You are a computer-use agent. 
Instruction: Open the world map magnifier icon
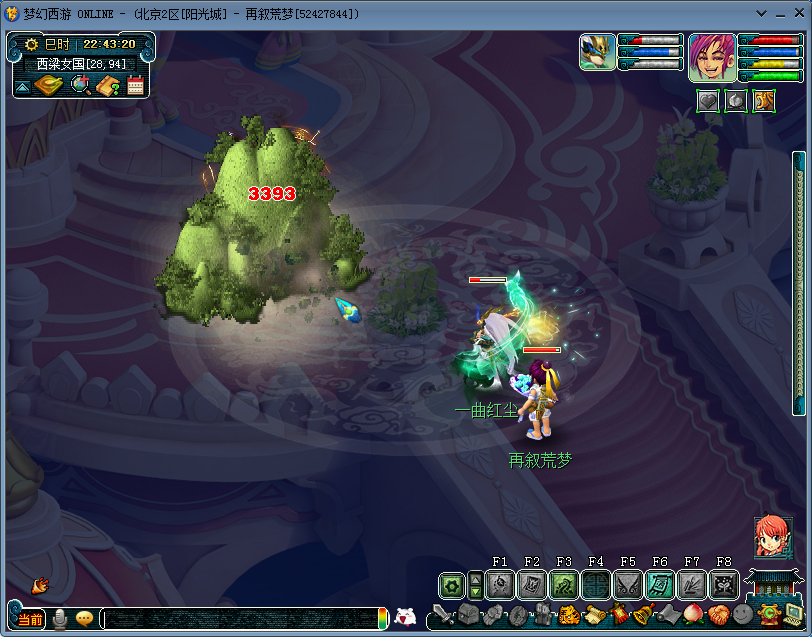pos(81,86)
